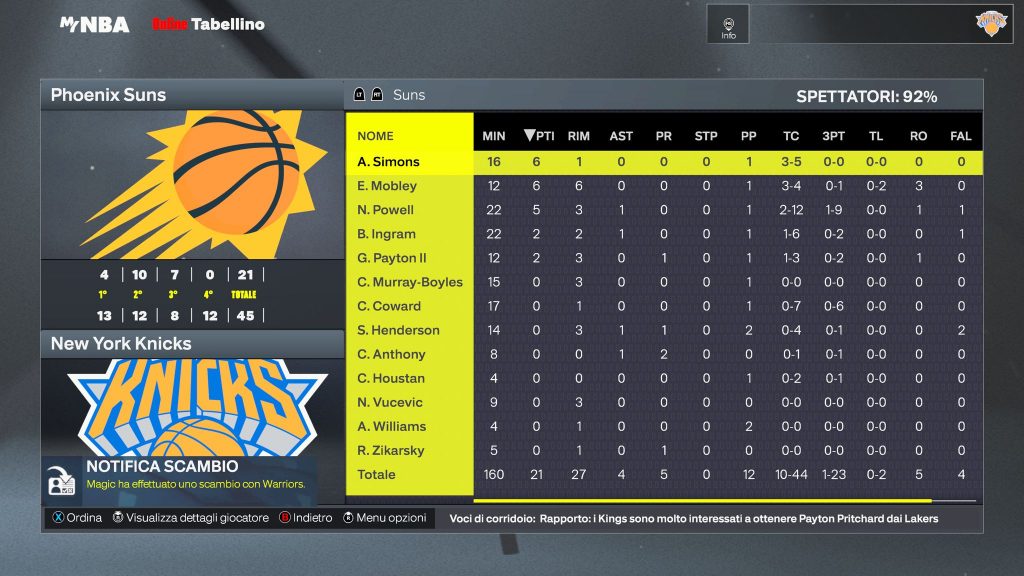Sort by NOME column header
Image resolution: width=1024 pixels, height=576 pixels.
coord(376,136)
